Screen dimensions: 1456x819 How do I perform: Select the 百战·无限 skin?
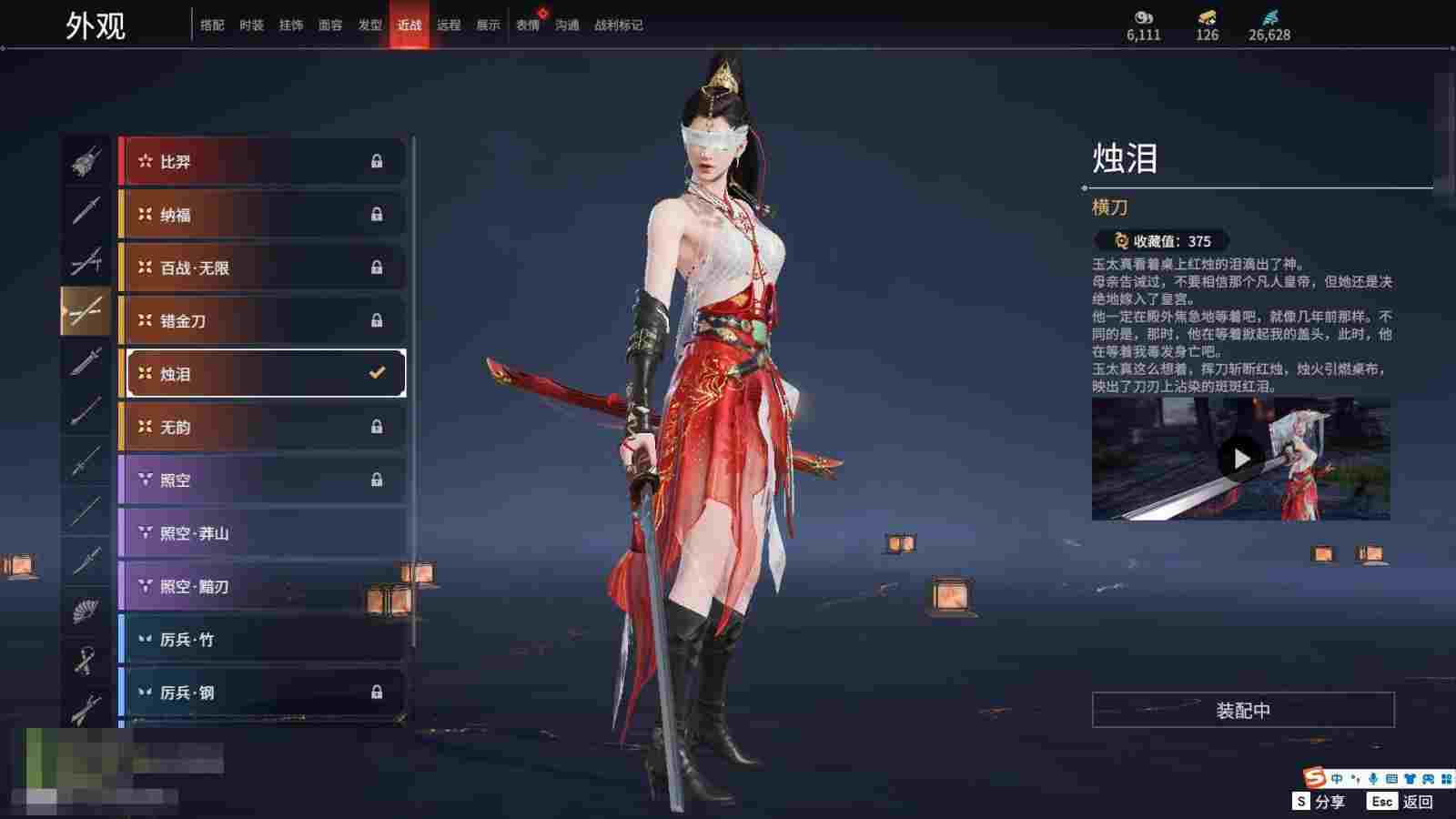pos(263,268)
